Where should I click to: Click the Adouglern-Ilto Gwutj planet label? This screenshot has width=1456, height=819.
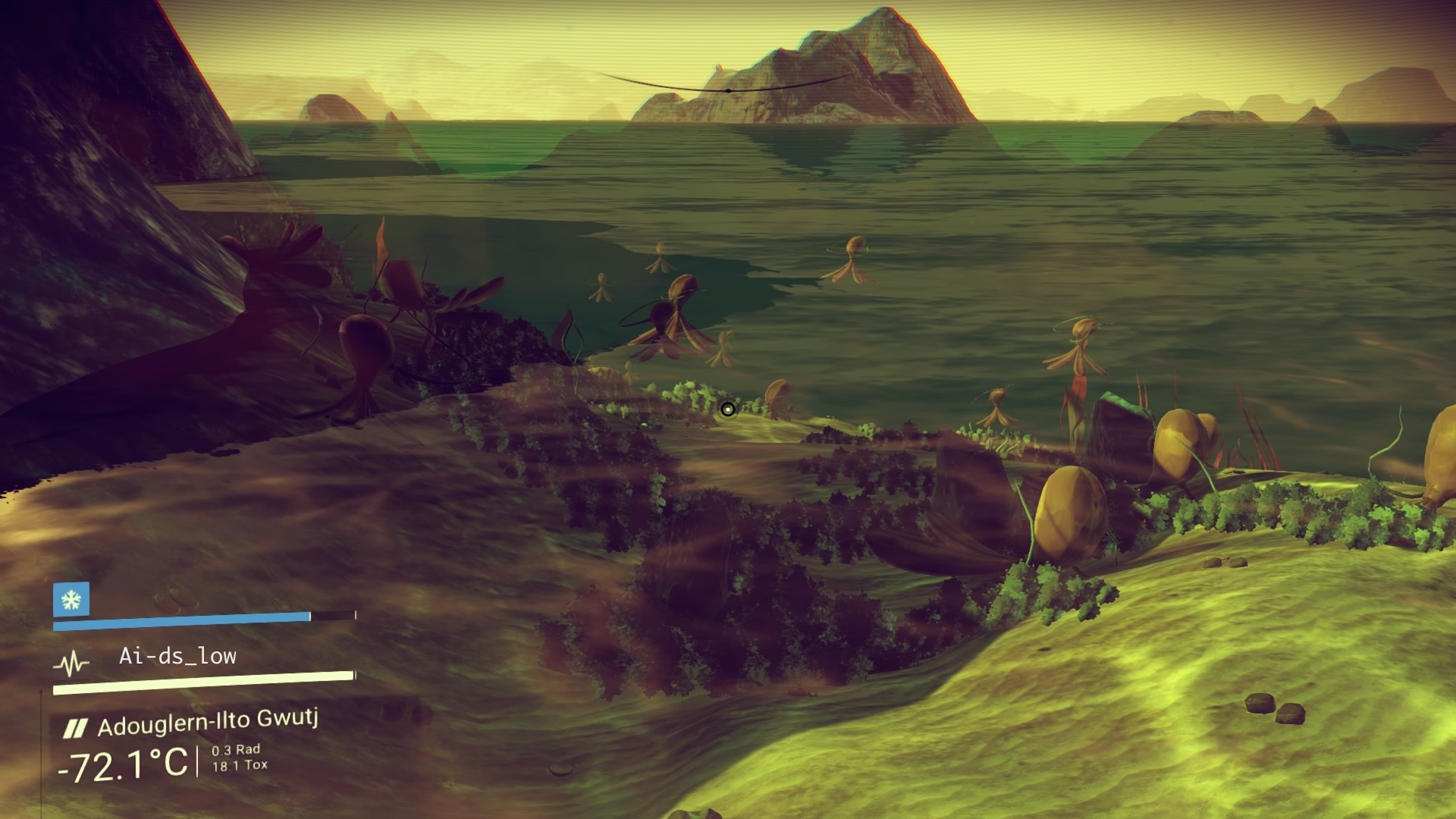point(207,722)
